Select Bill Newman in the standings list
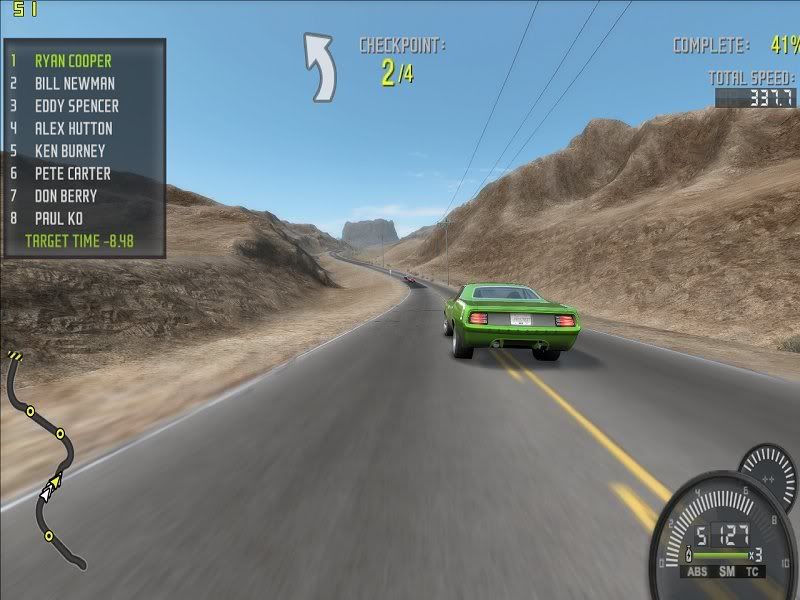The height and width of the screenshot is (600, 800). [x=74, y=84]
